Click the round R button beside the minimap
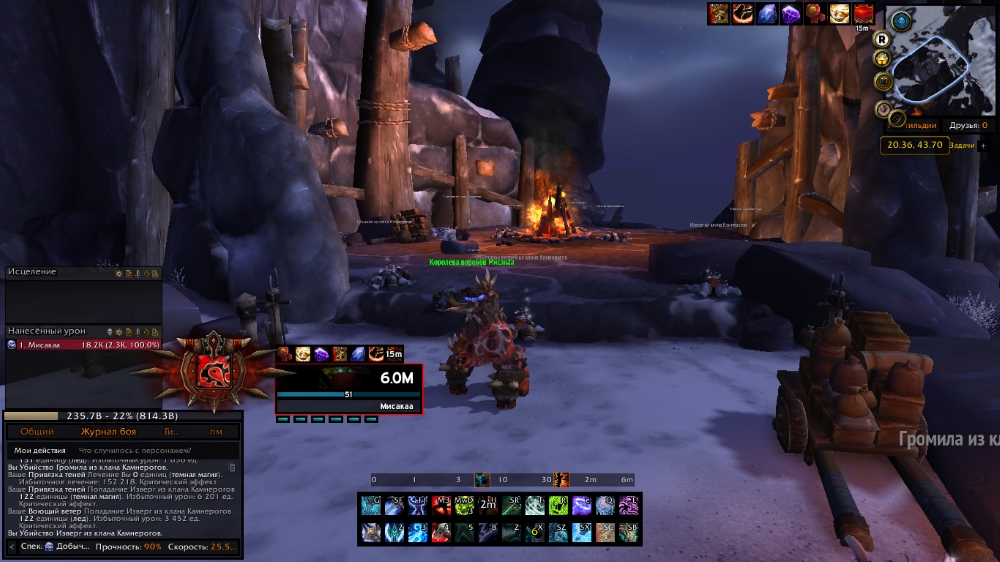The image size is (1000, 562). (x=883, y=39)
